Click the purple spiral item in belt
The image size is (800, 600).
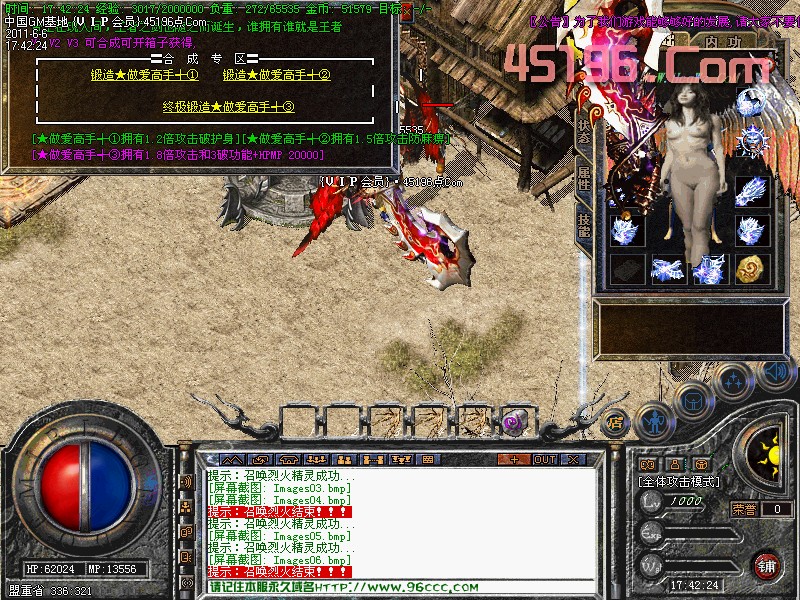pyautogui.click(x=515, y=421)
